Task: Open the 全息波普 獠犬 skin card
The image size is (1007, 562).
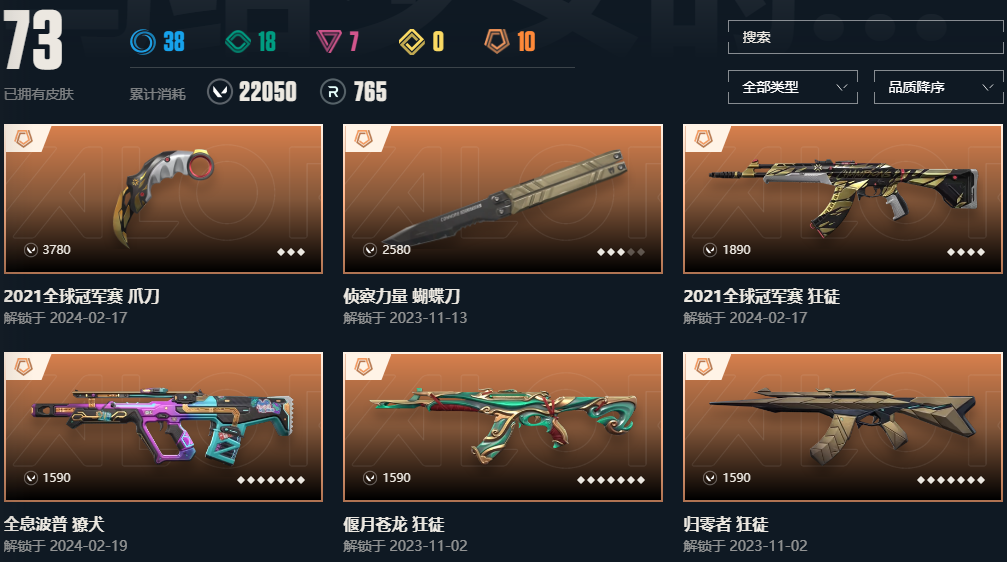Action: click(163, 426)
